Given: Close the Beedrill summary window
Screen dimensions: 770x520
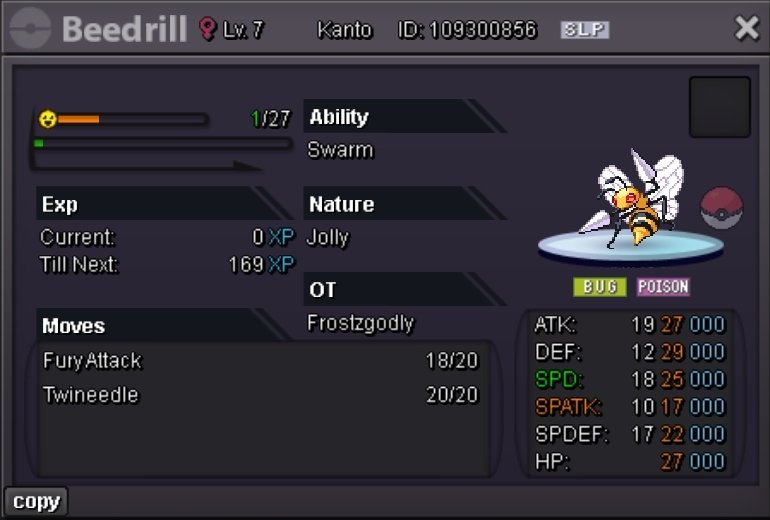Looking at the screenshot, I should pyautogui.click(x=746, y=28).
